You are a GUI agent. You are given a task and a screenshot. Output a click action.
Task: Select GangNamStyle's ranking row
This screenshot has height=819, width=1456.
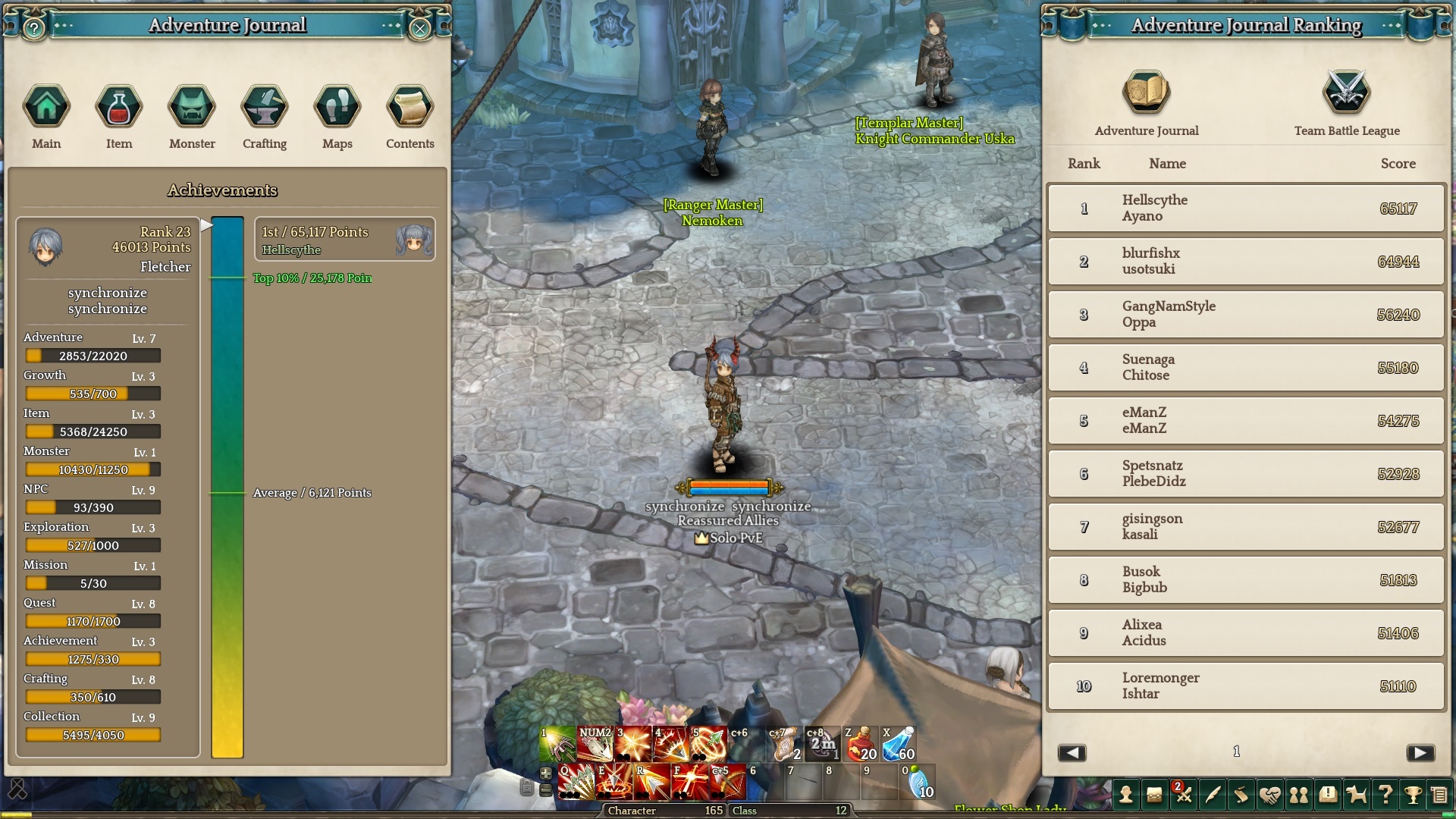coord(1246,314)
